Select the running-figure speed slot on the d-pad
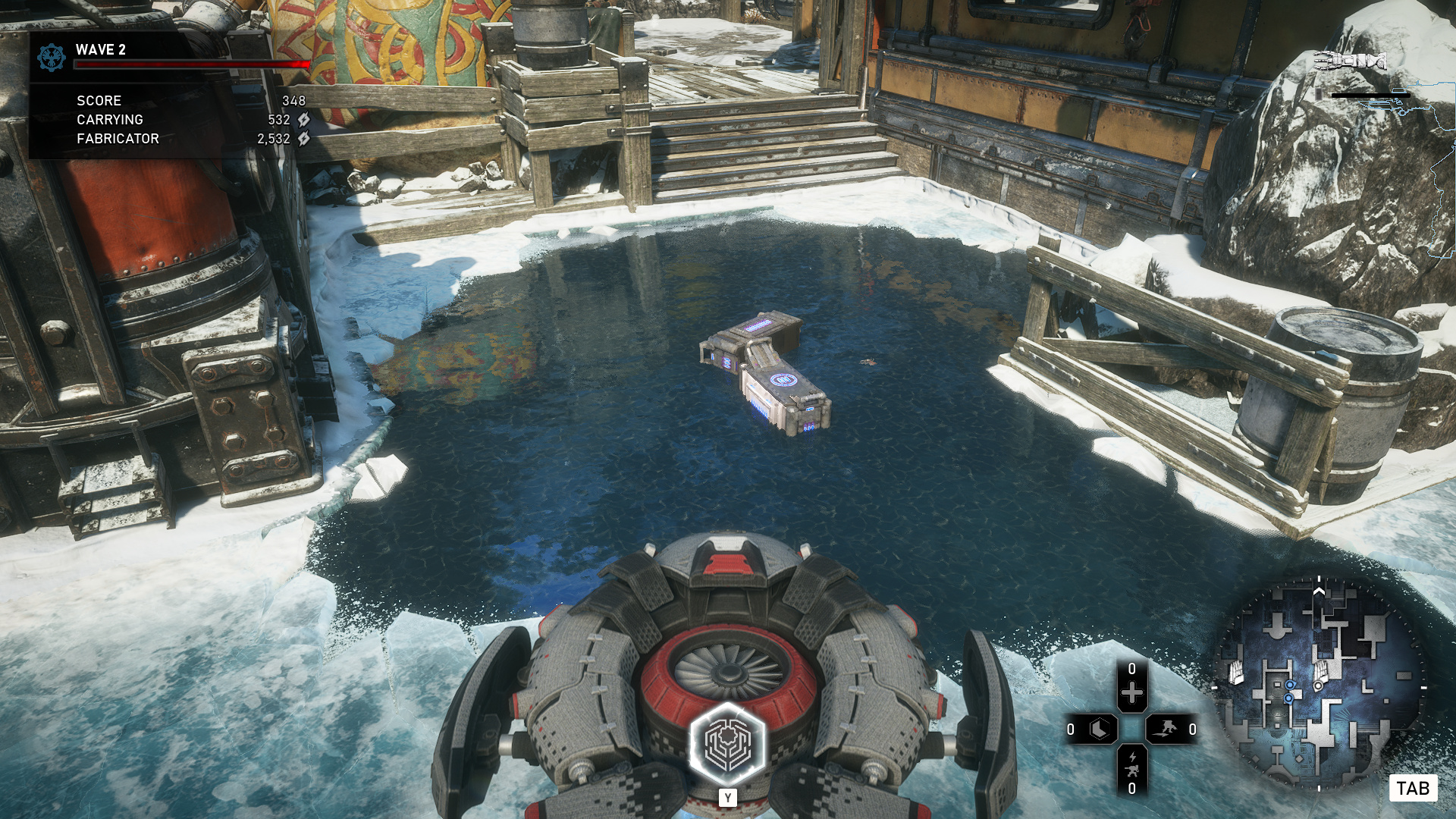Screen dimensions: 1456x819 (x=1166, y=730)
